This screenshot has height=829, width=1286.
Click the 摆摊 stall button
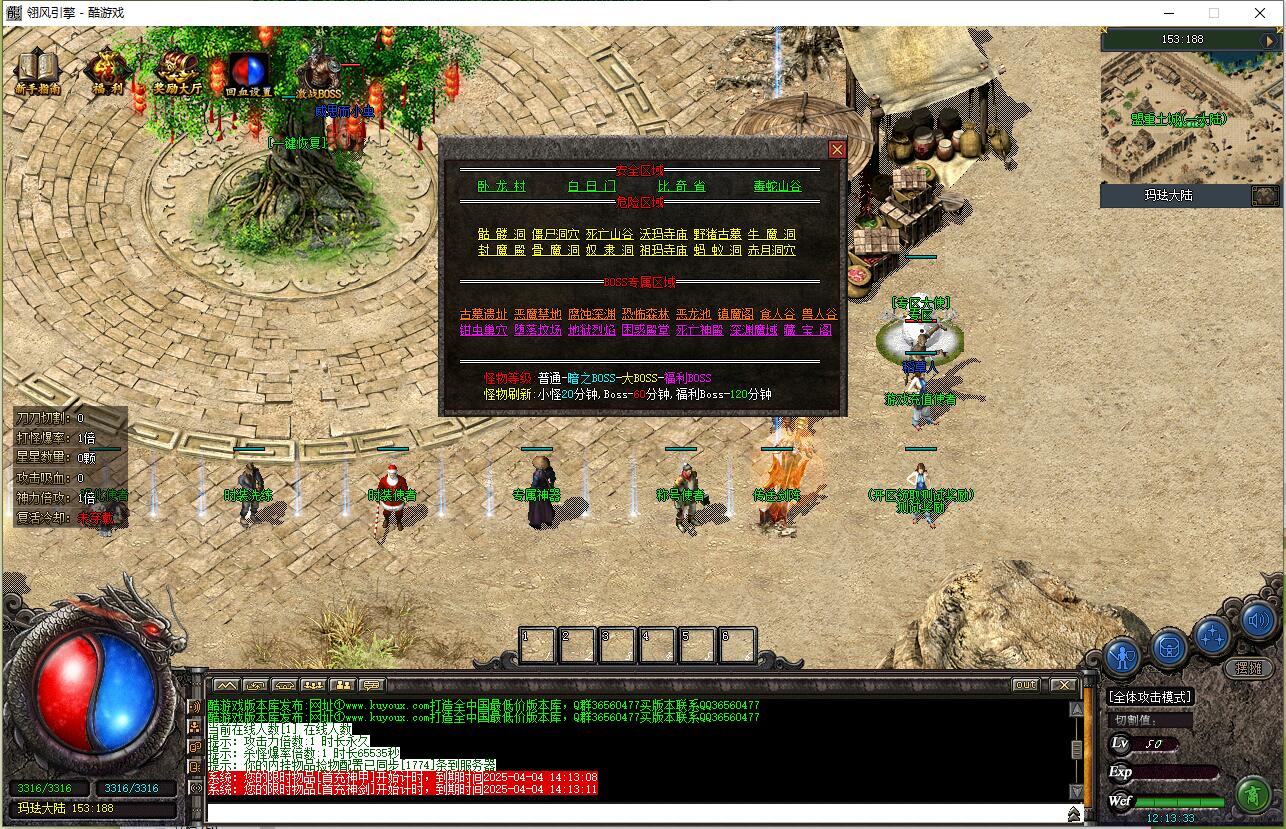(1249, 668)
